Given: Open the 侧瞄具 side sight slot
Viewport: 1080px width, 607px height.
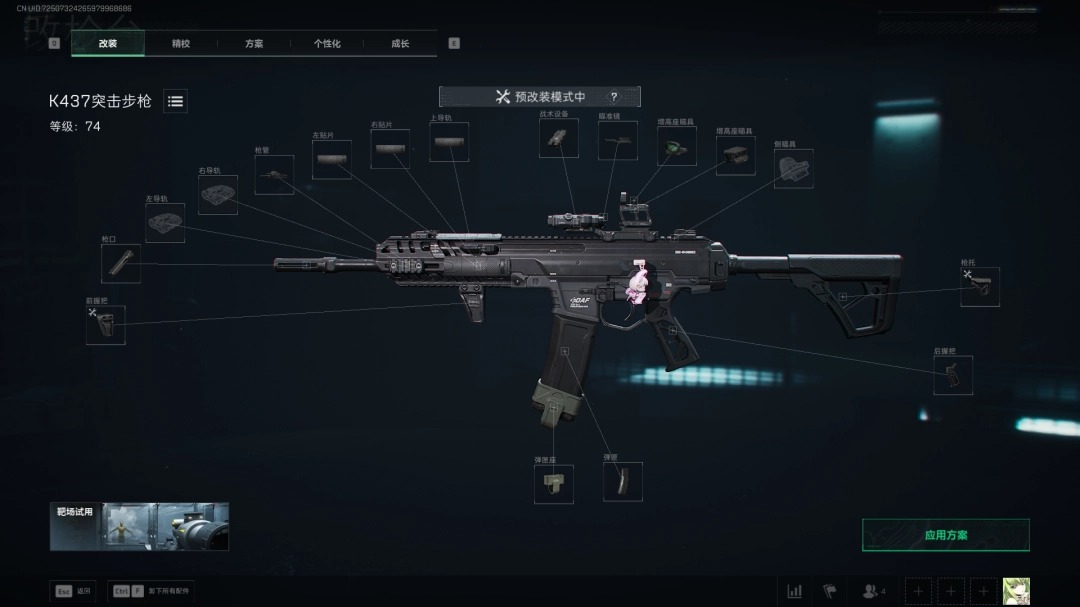Looking at the screenshot, I should [x=794, y=169].
